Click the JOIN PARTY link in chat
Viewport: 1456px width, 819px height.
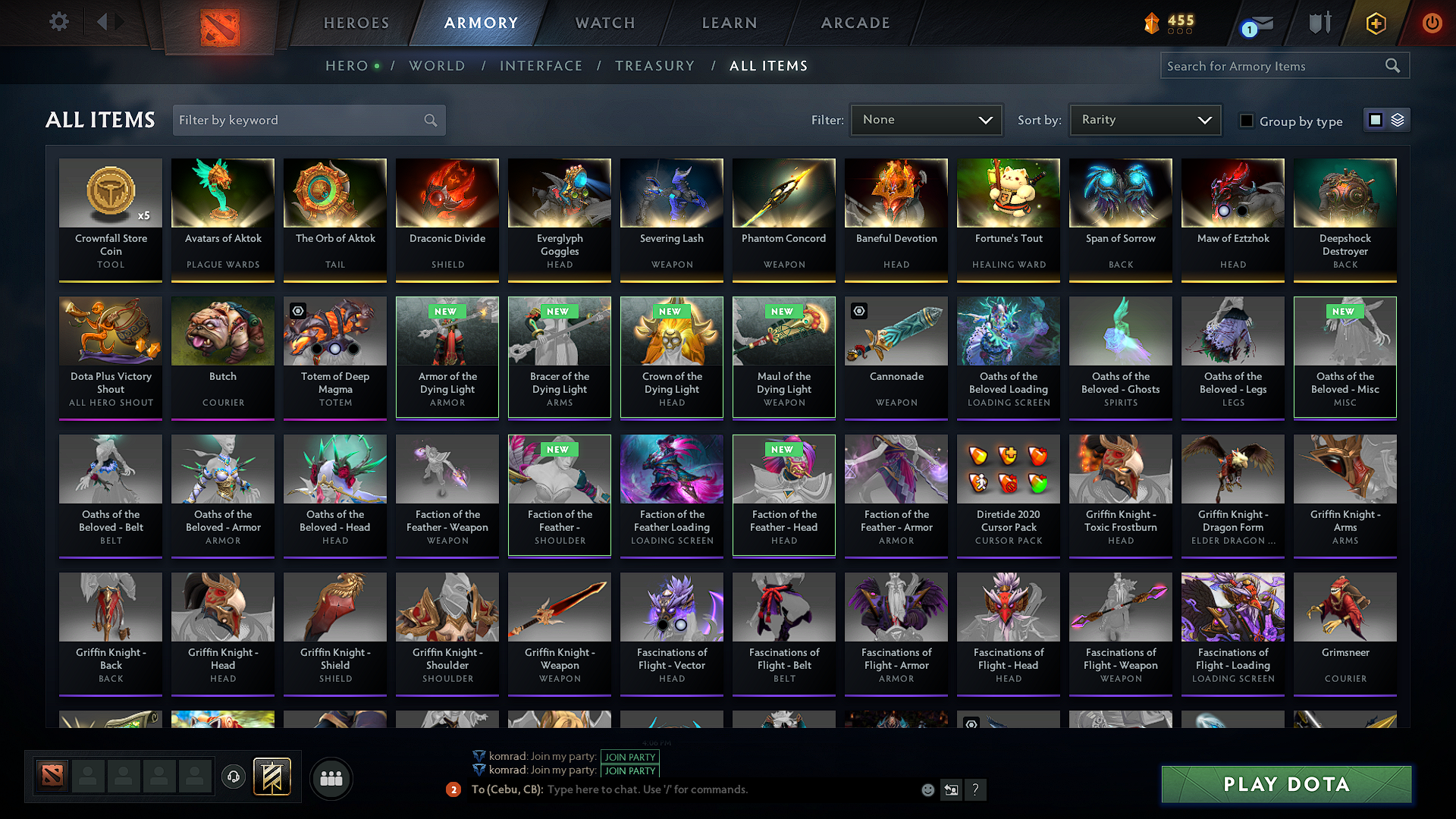630,757
